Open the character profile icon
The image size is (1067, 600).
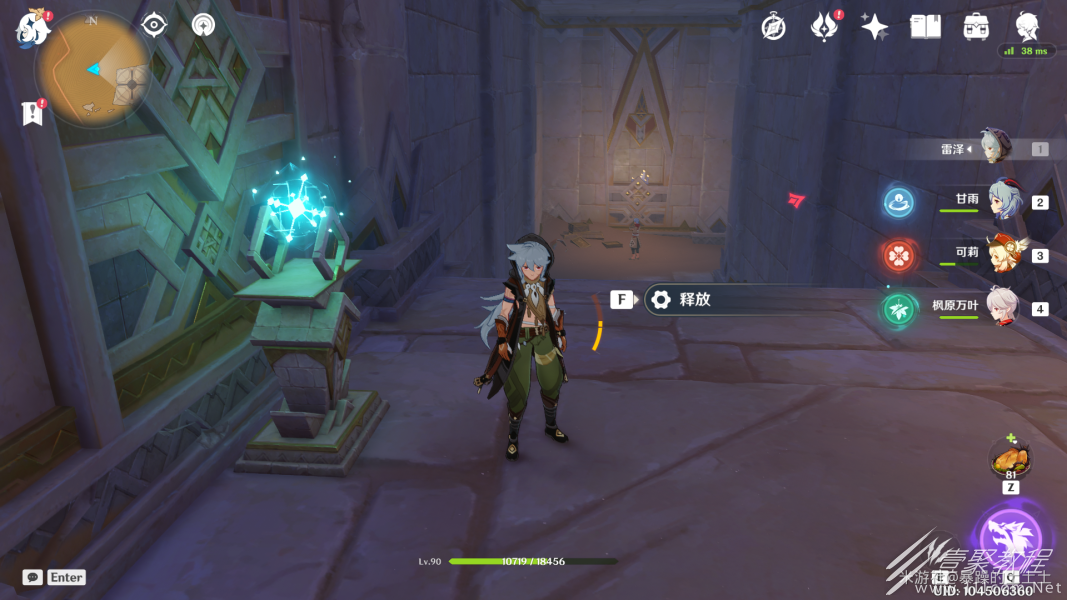pos(1027,26)
